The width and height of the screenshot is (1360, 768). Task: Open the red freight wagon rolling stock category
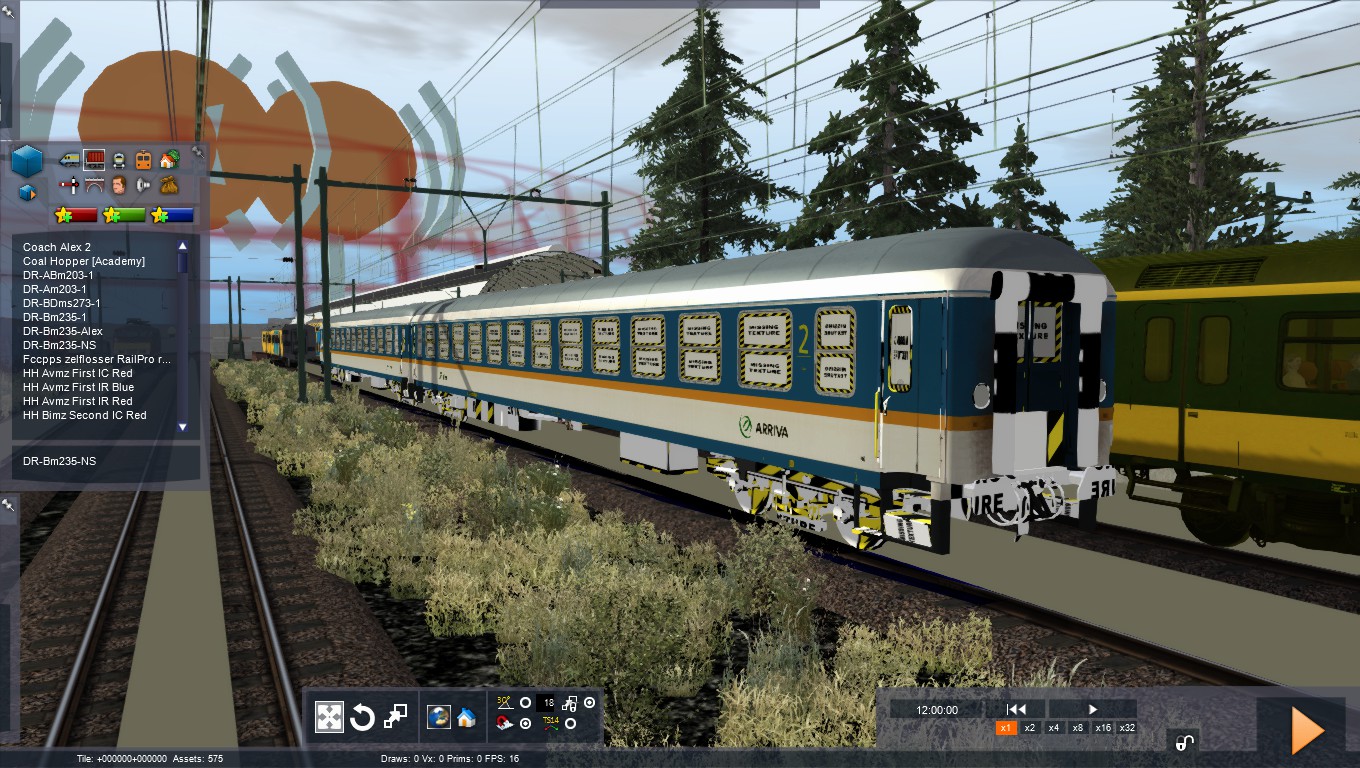click(94, 159)
